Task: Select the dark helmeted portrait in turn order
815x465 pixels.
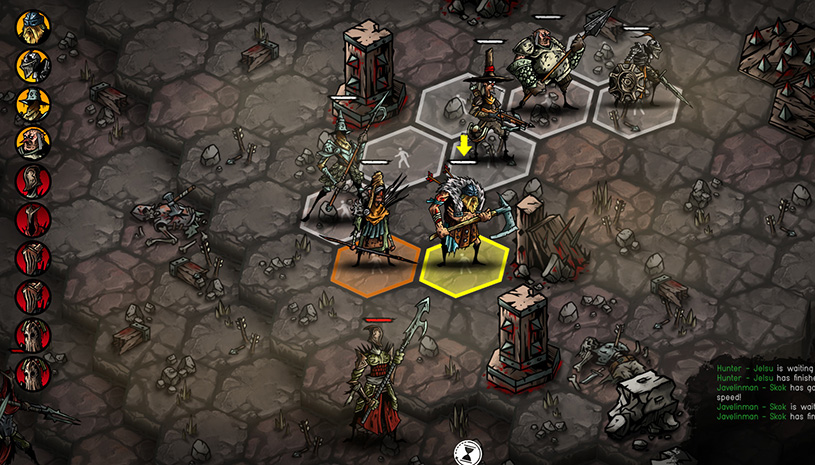Action: (x=33, y=65)
